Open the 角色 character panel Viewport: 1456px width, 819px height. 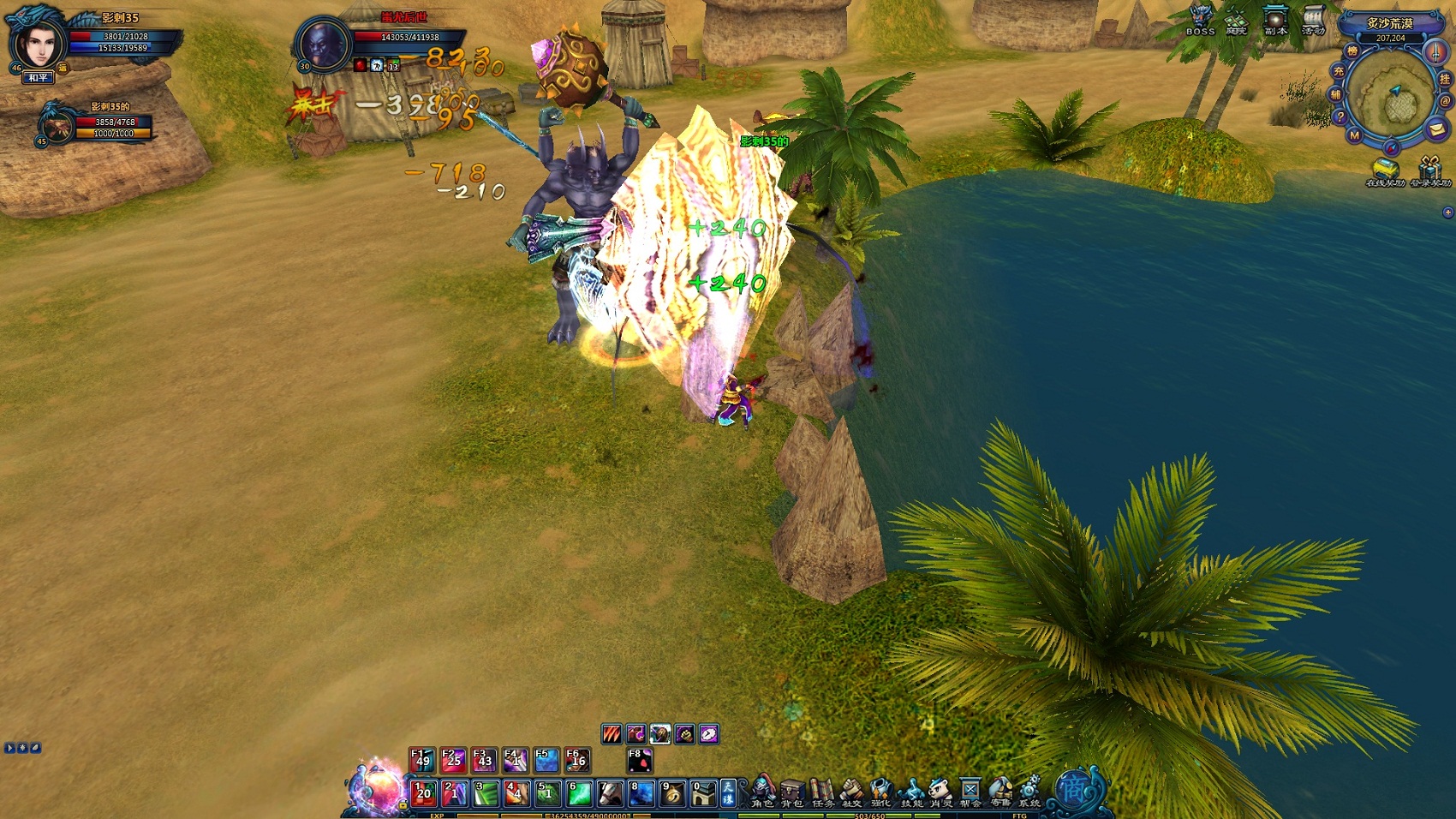[x=762, y=792]
